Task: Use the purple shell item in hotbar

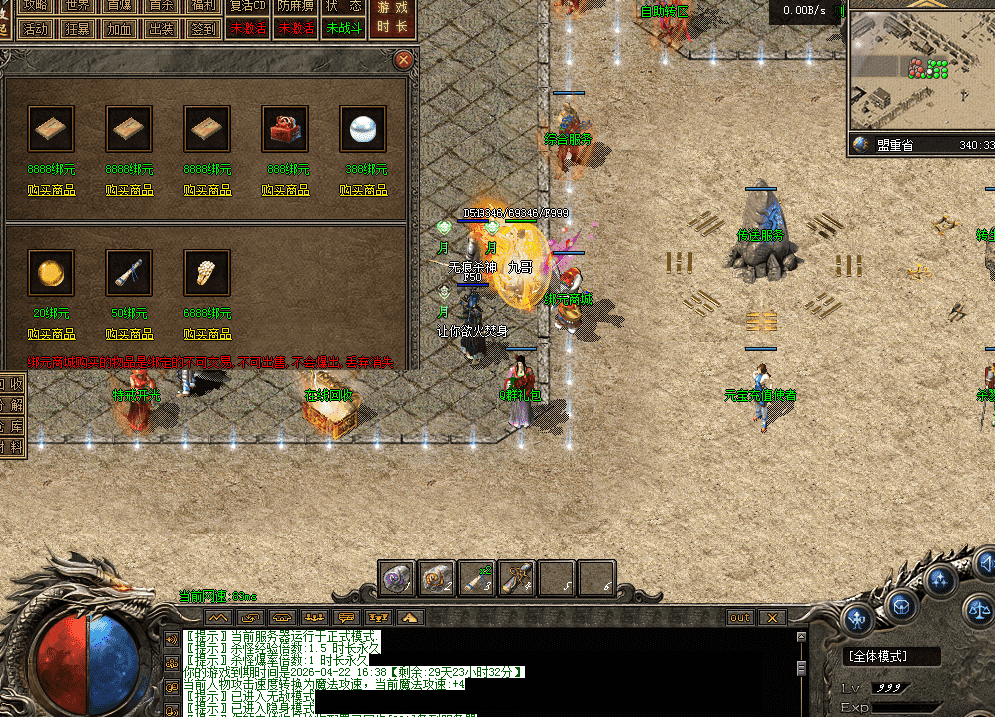Action: click(x=397, y=577)
